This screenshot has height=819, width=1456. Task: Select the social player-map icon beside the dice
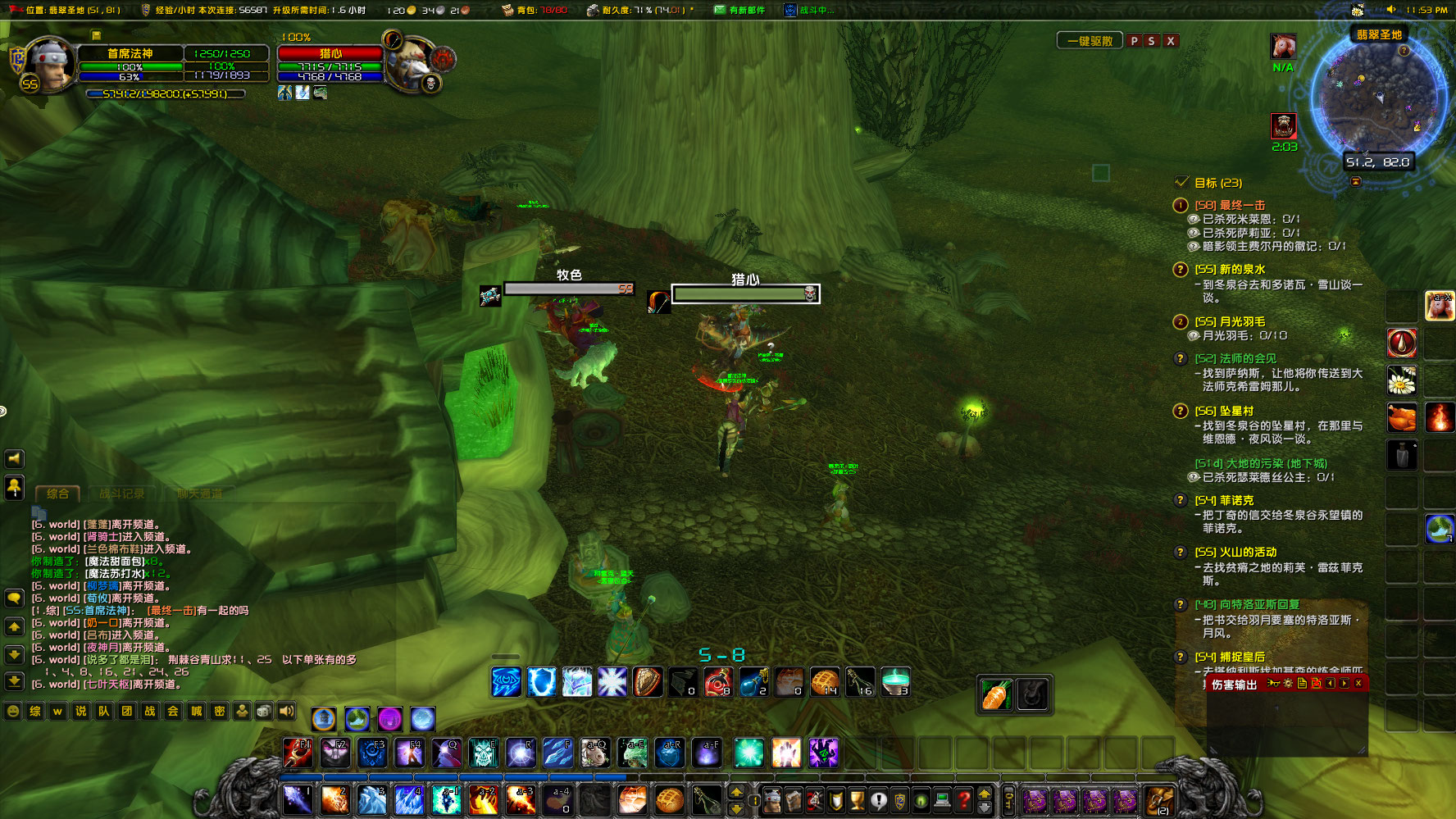tap(243, 712)
